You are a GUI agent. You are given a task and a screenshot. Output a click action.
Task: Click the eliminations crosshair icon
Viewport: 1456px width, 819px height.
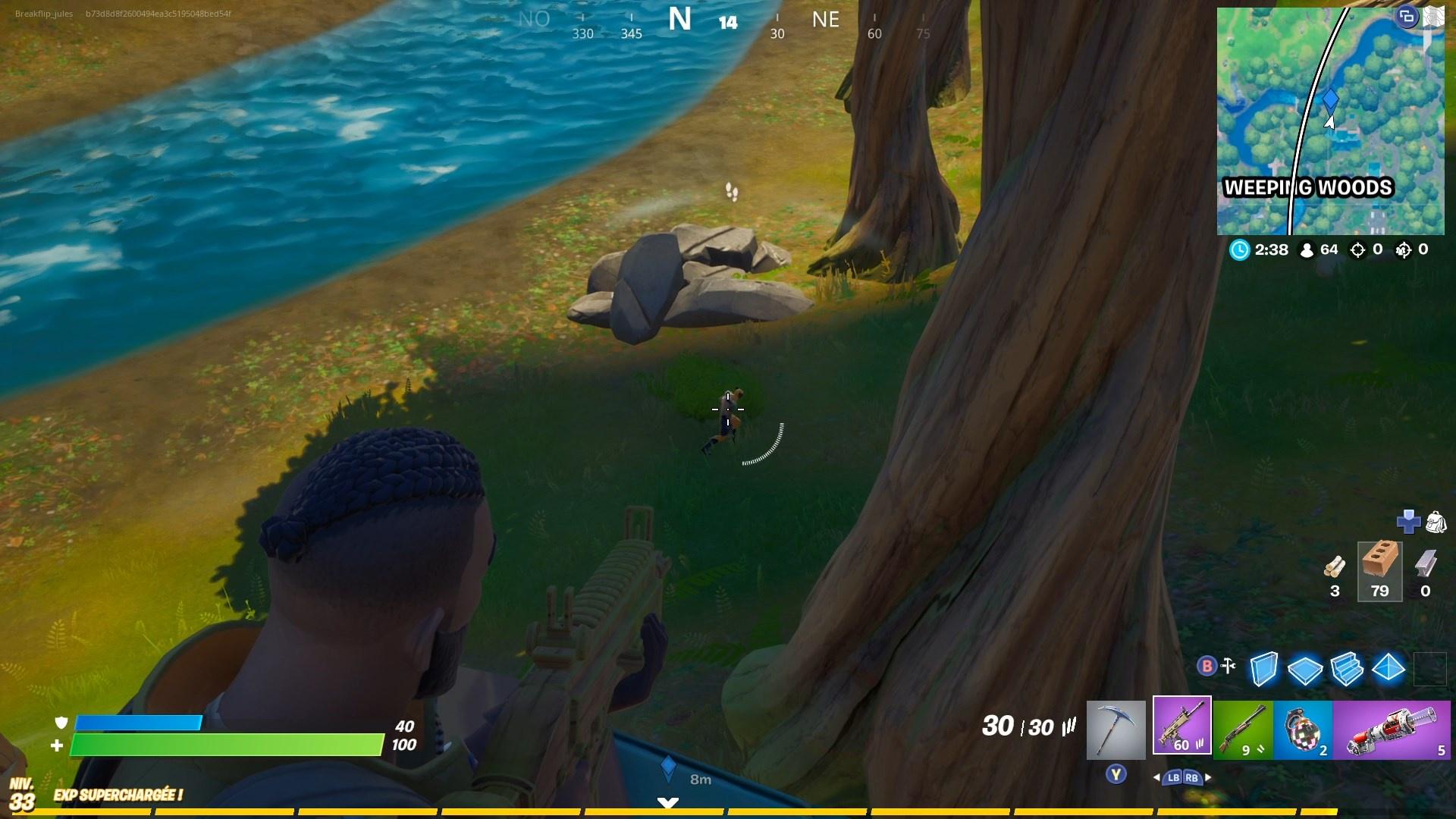pyautogui.click(x=1357, y=250)
